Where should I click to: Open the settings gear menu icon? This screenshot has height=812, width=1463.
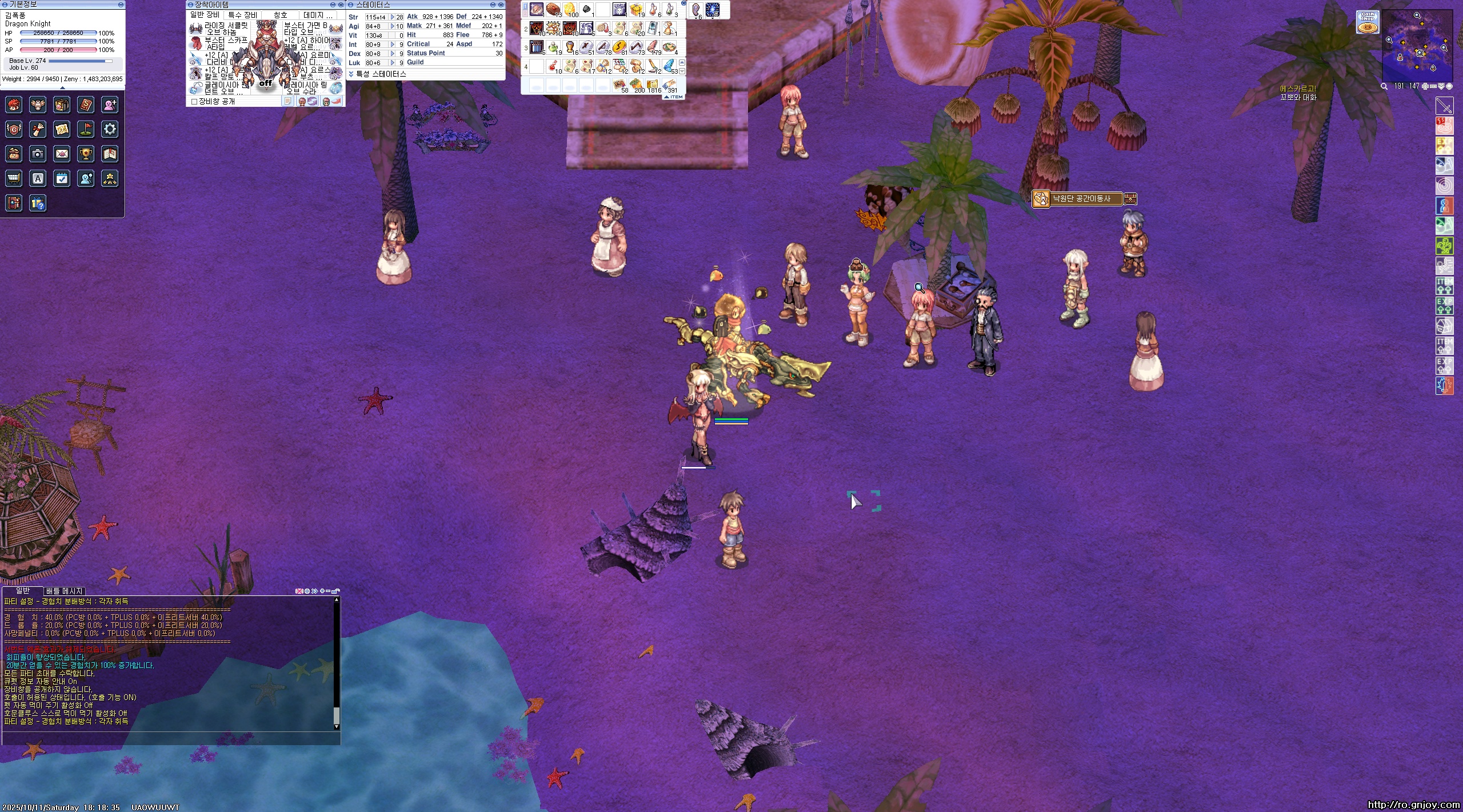click(110, 130)
